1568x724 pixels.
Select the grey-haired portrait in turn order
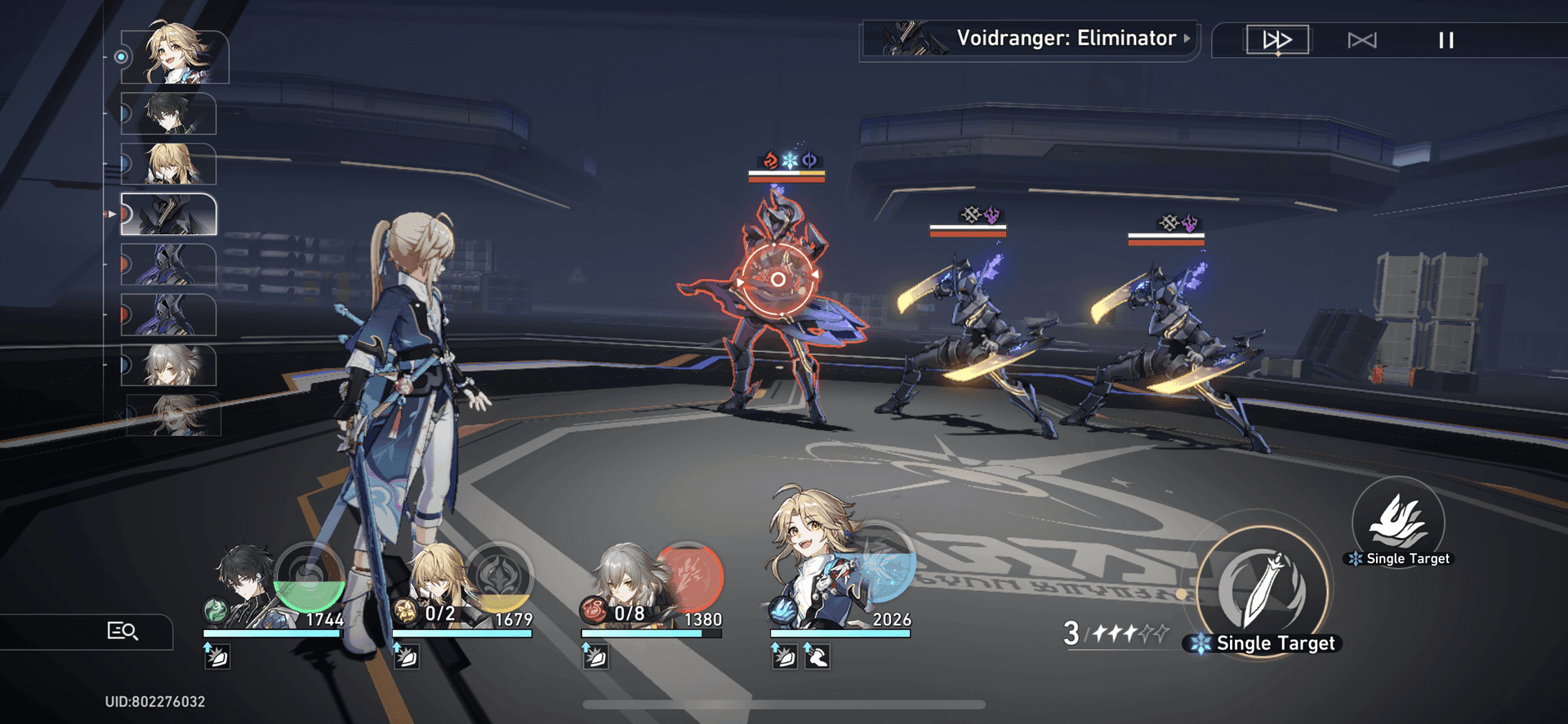tap(169, 365)
